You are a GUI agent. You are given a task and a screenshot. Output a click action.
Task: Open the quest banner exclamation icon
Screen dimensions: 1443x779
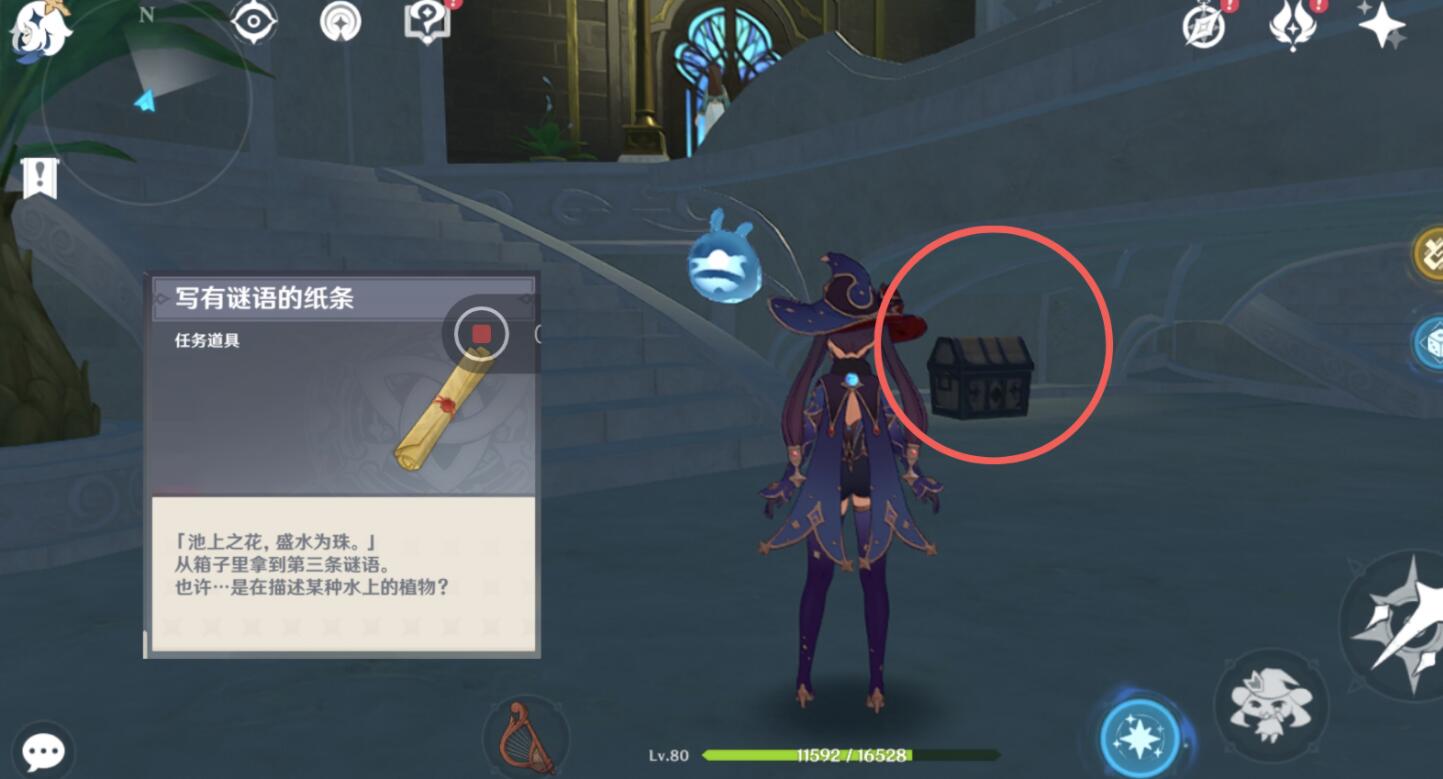click(x=39, y=180)
